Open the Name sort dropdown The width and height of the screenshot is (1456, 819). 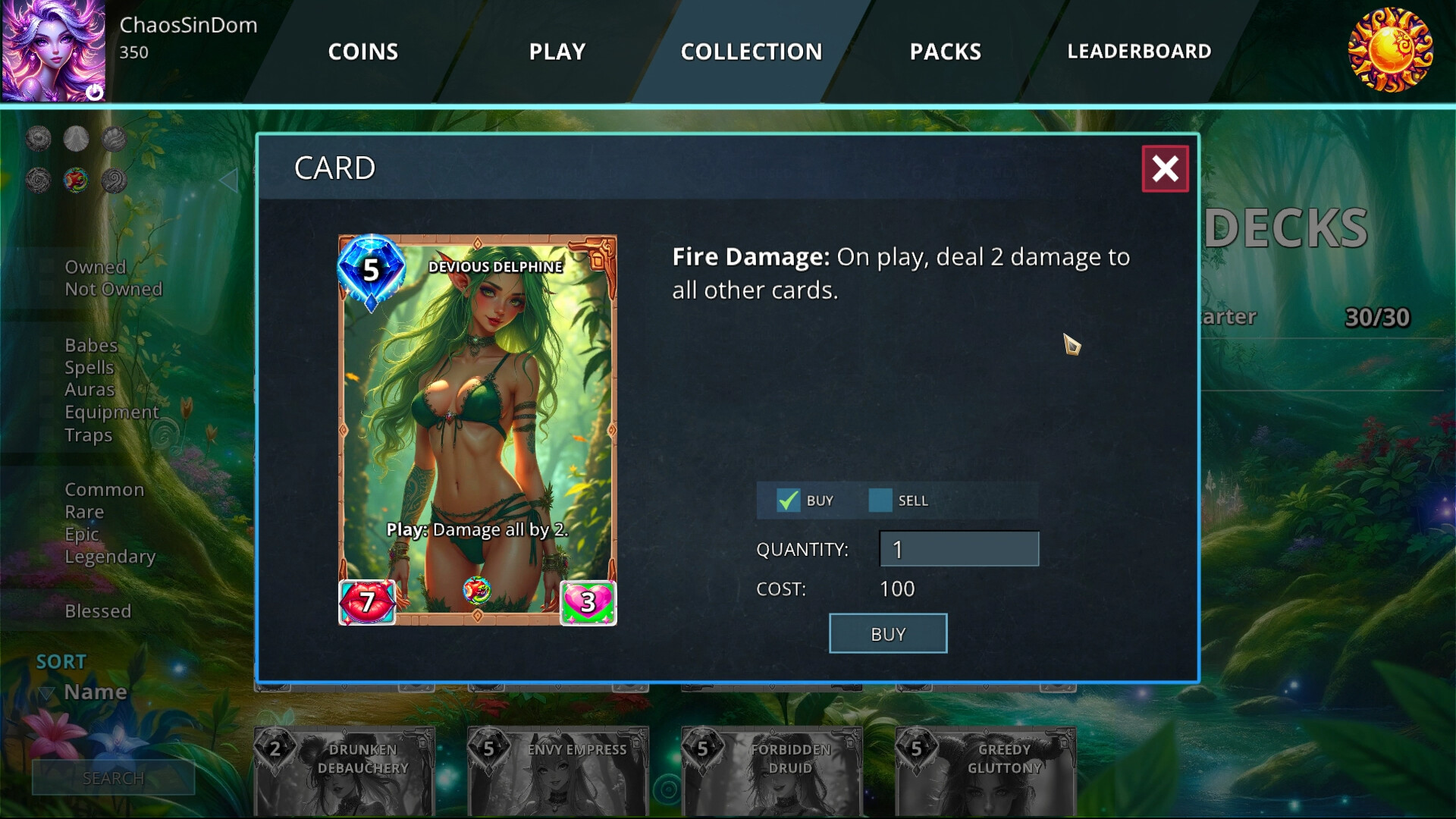click(95, 692)
